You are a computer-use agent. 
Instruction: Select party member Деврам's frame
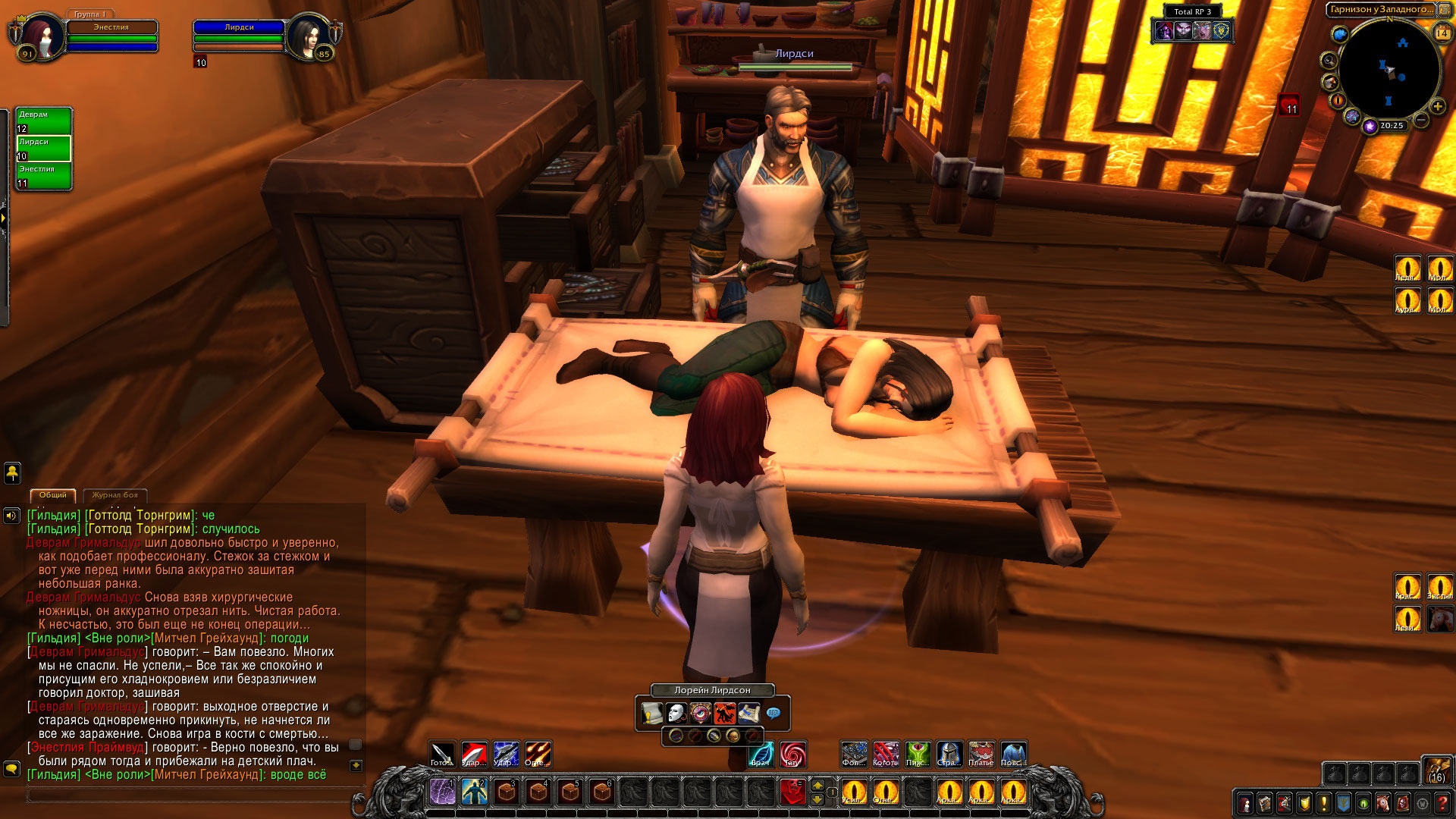[x=44, y=121]
